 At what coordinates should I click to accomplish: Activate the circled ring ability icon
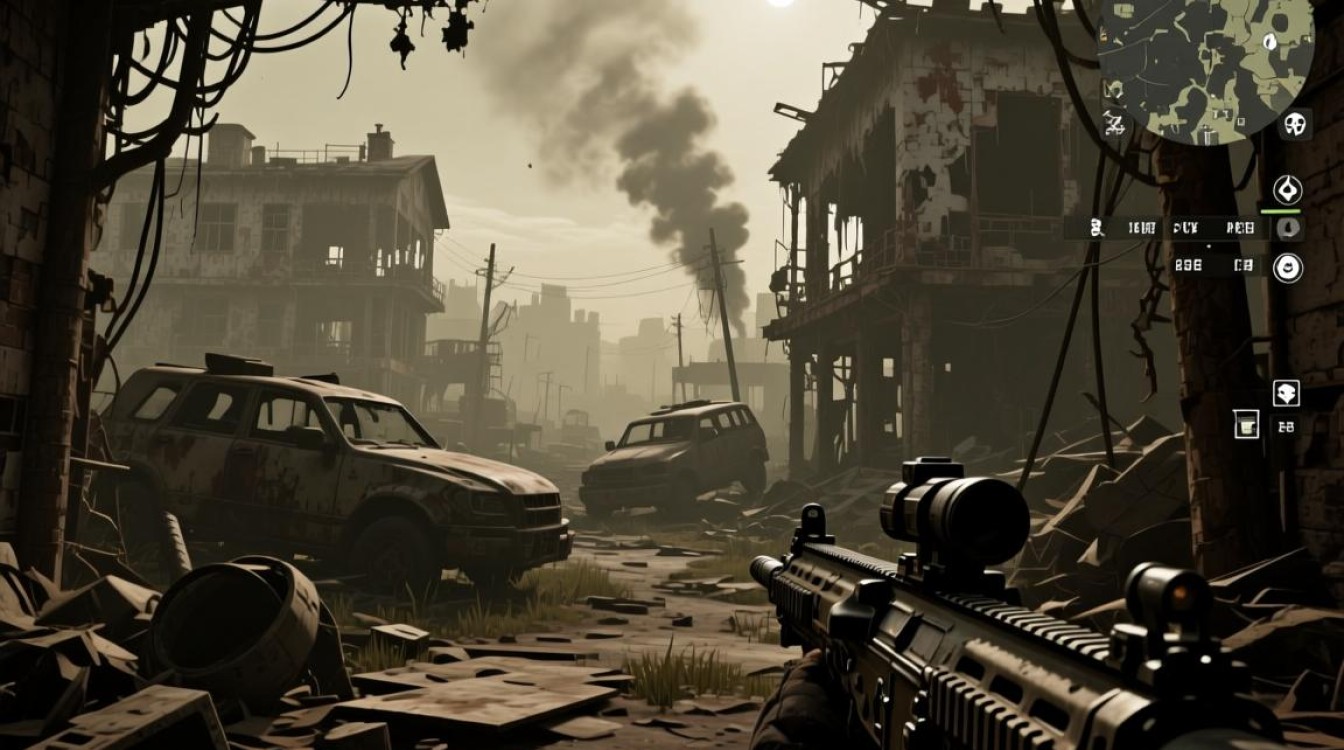pos(1287,267)
